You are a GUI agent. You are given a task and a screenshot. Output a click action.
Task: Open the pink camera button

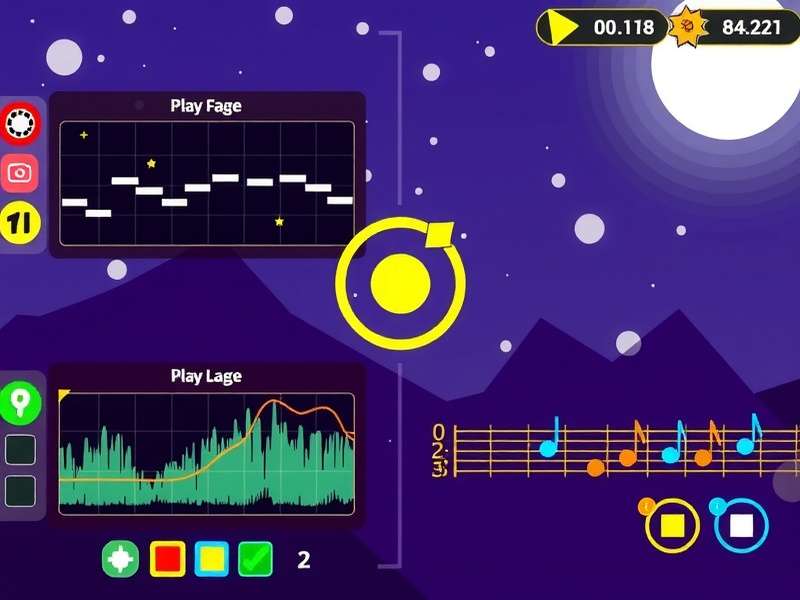[20, 173]
